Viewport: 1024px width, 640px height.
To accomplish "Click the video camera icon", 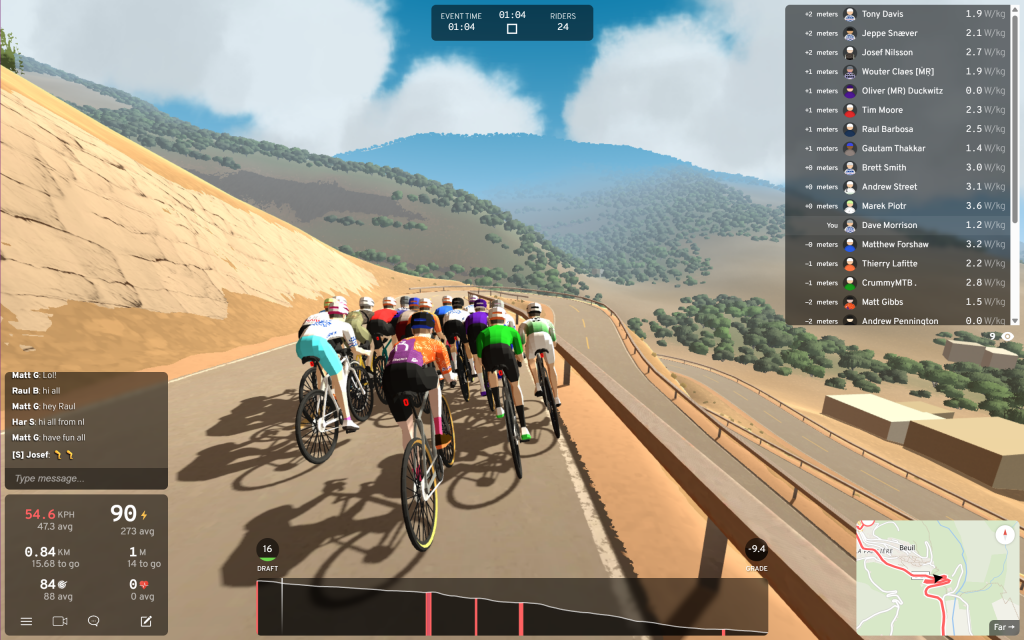I will (59, 621).
